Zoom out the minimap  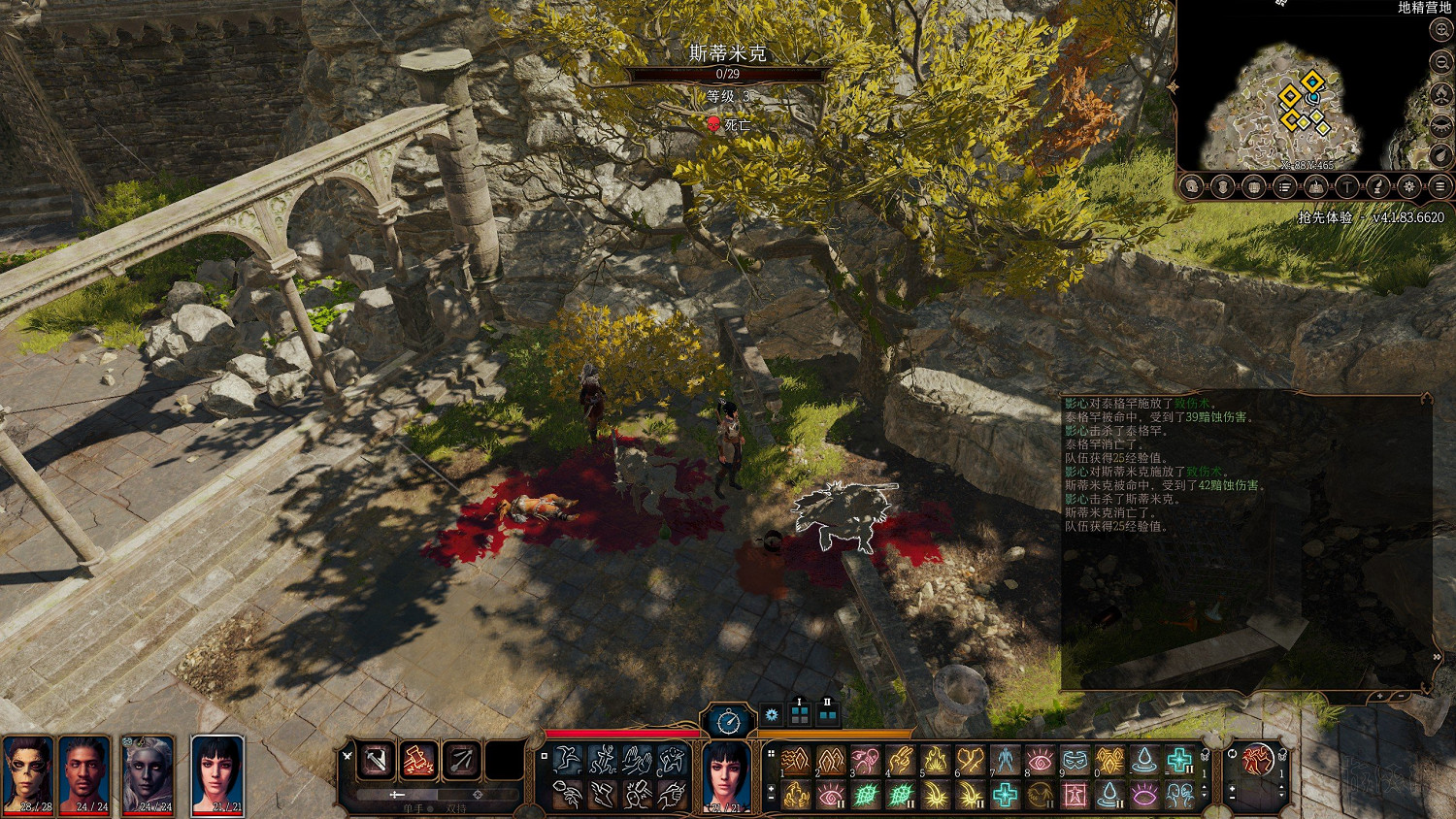tap(1440, 62)
